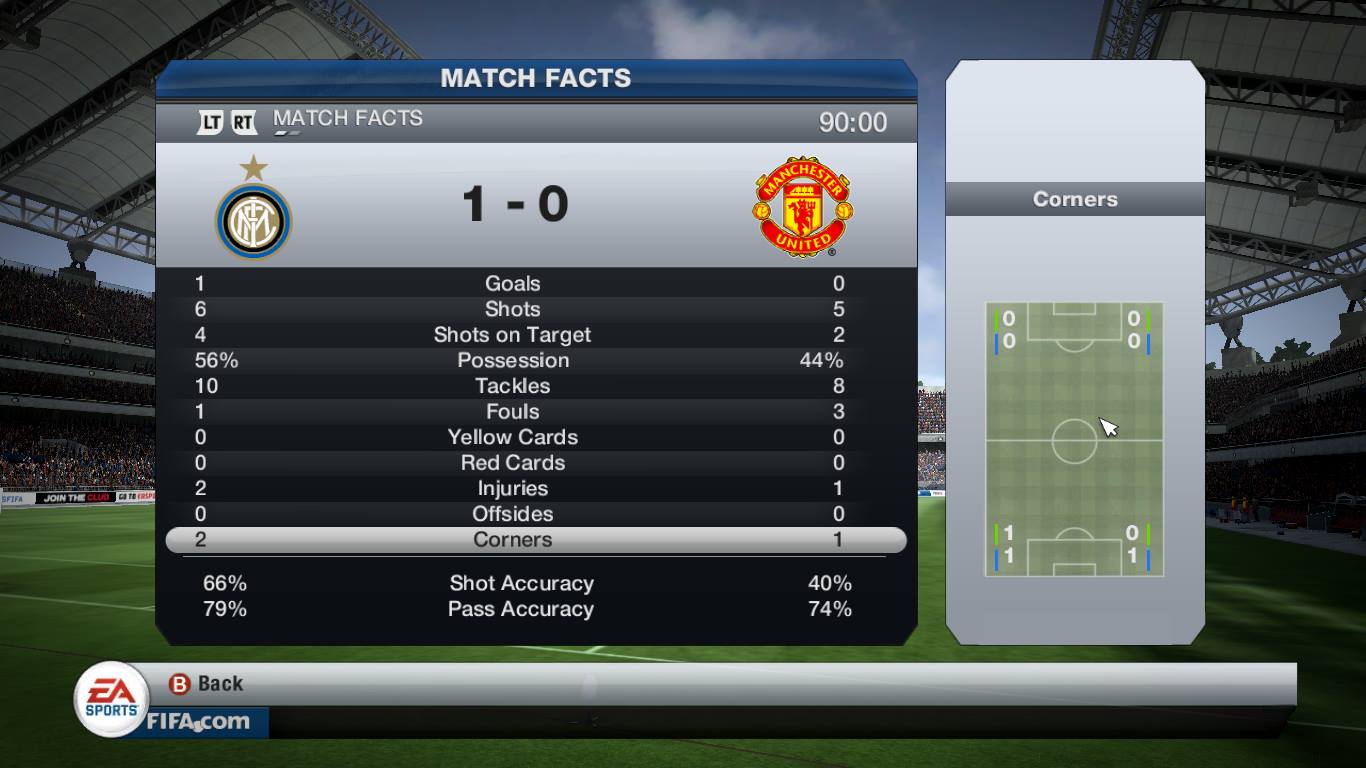
Task: Go Back from Match Facts
Action: coord(207,684)
